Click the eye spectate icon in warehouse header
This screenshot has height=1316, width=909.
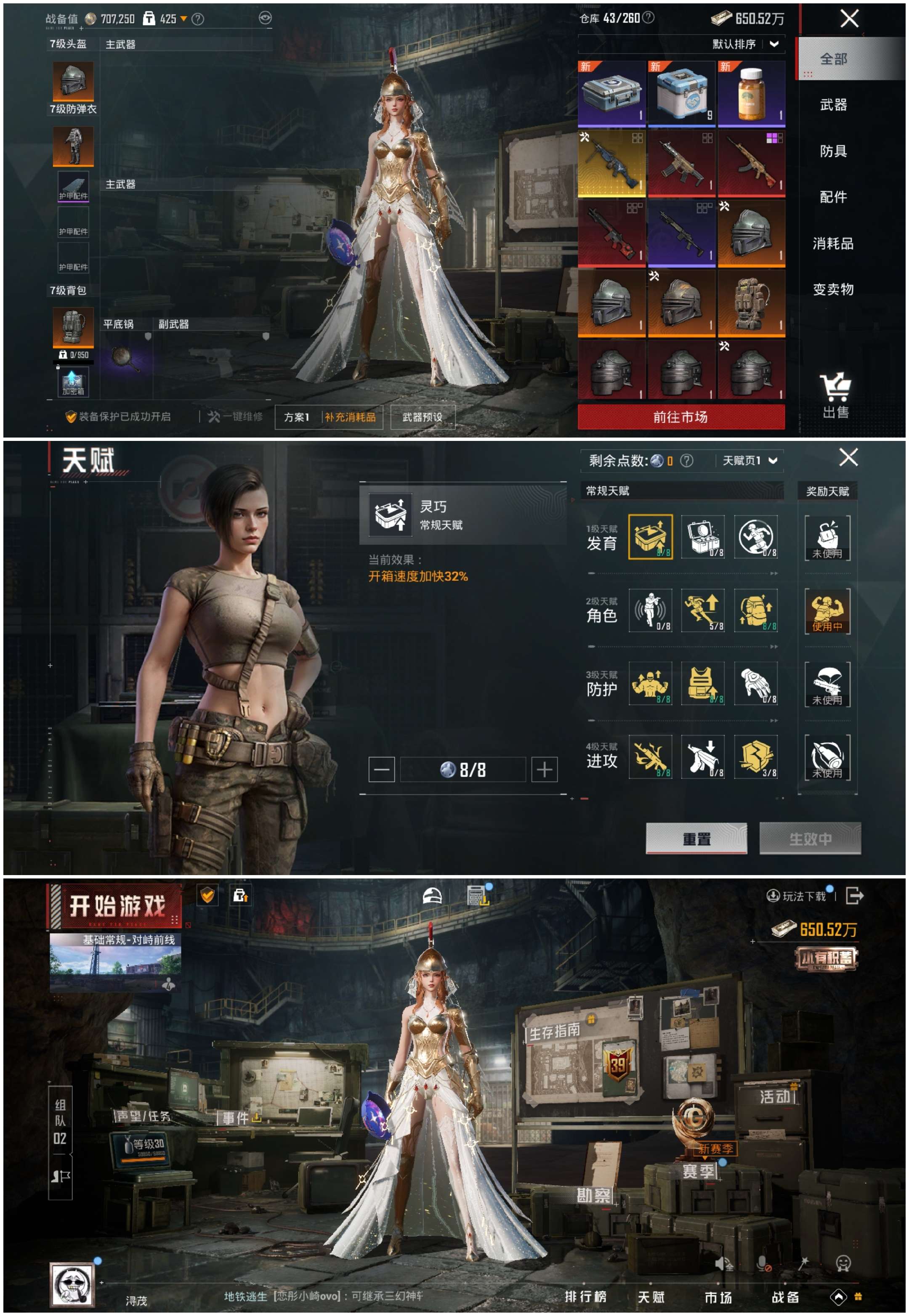(266, 18)
